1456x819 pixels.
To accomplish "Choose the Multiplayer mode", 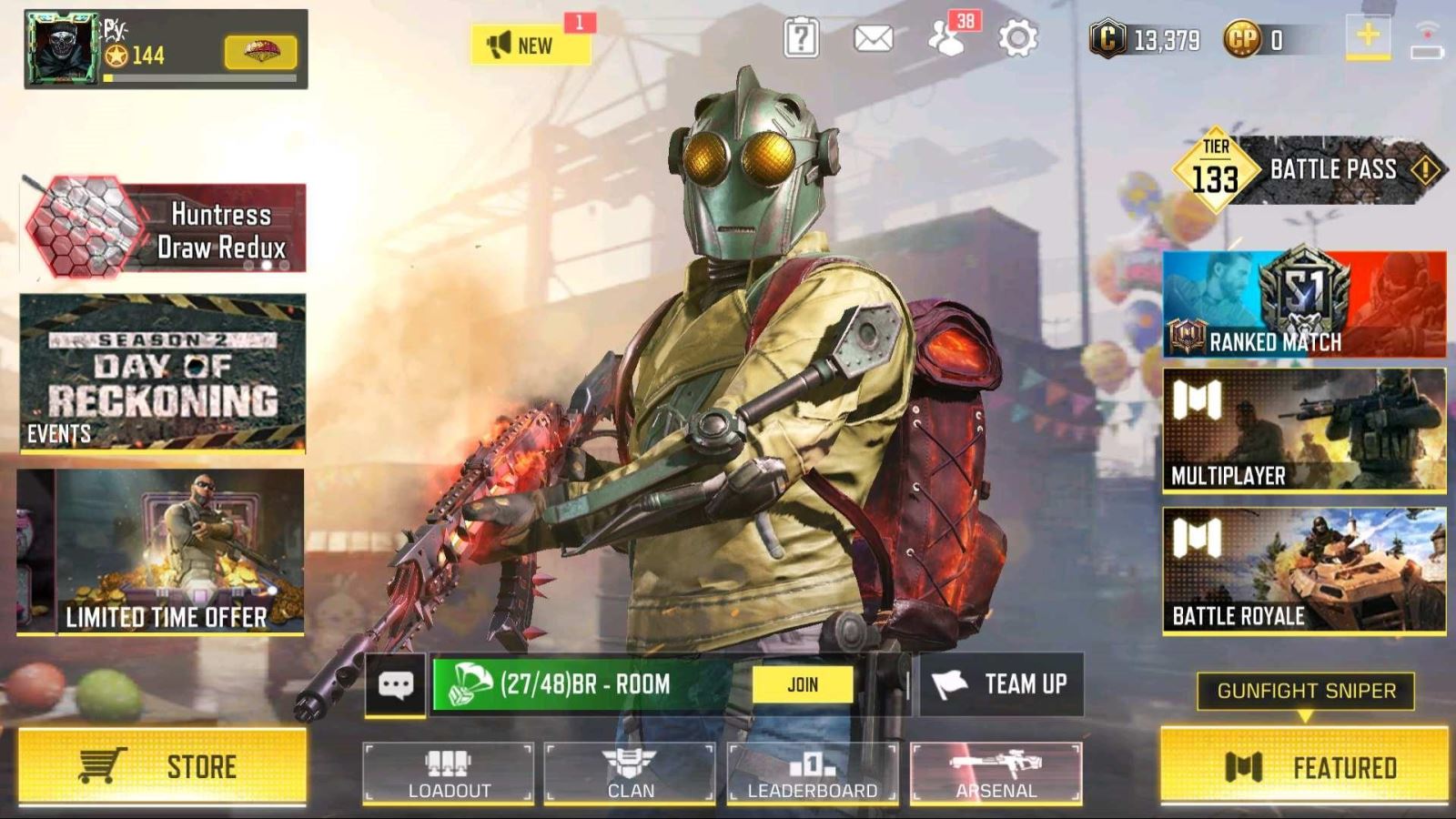I will pos(1303,430).
